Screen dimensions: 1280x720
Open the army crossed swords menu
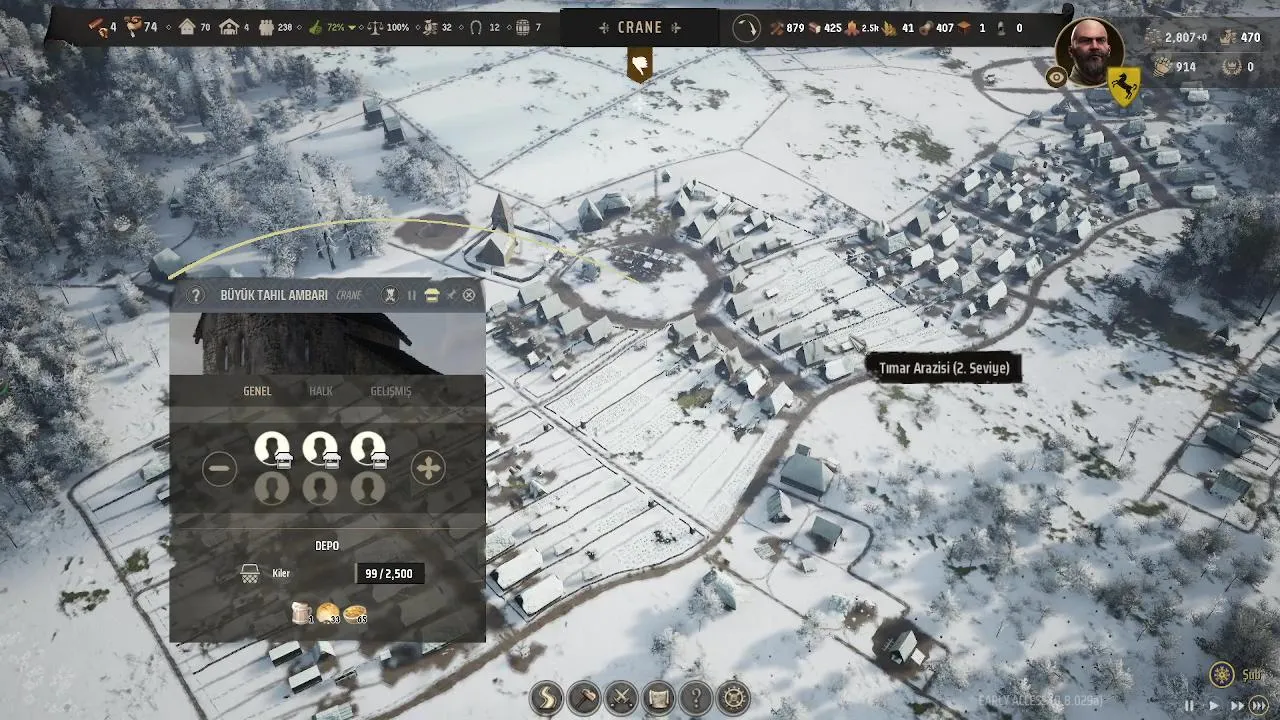pyautogui.click(x=621, y=697)
